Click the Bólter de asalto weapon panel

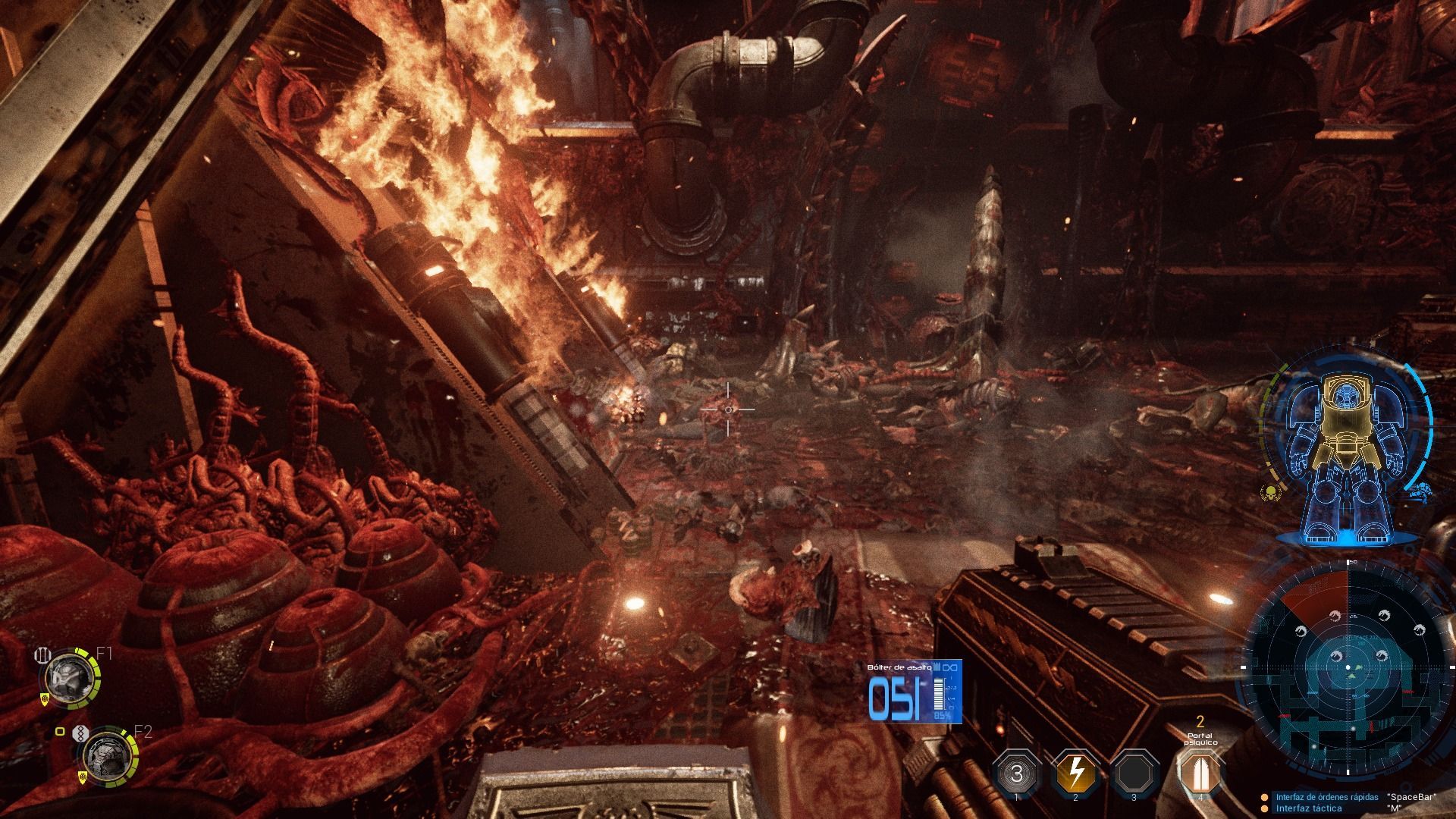pyautogui.click(x=915, y=692)
